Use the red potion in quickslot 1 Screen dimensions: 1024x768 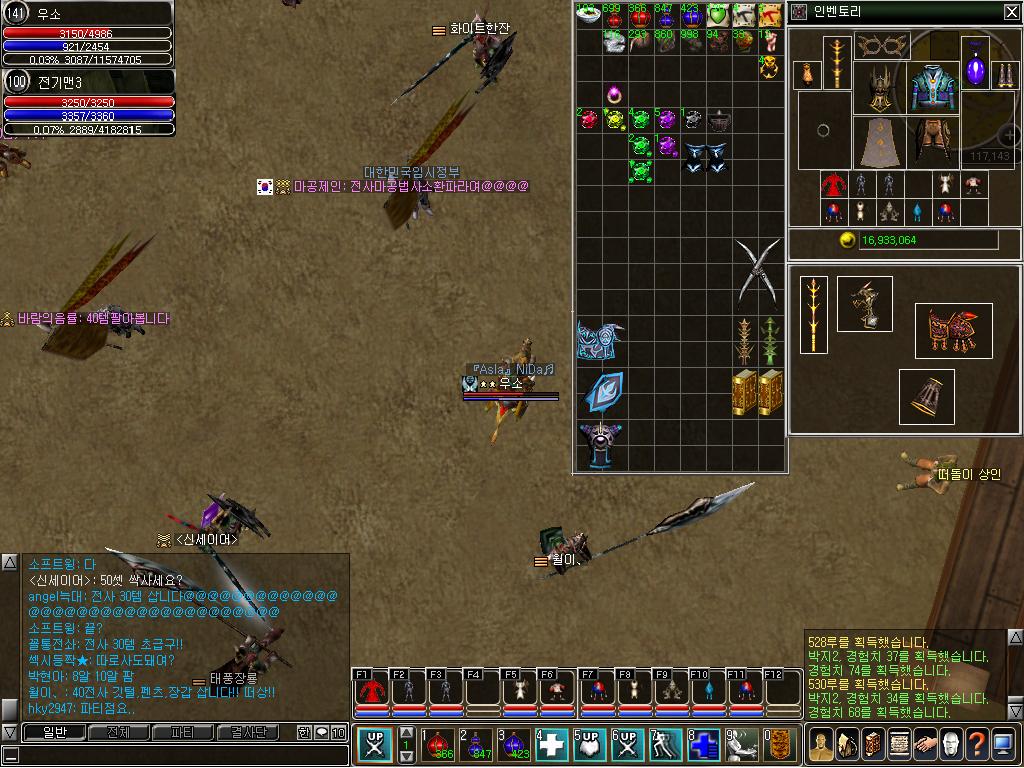[x=437, y=745]
